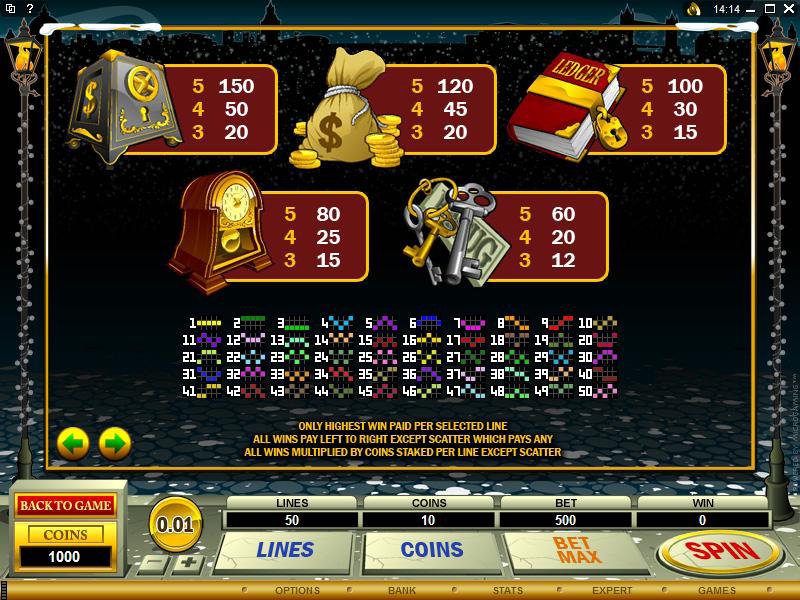
Task: Open the Games menu
Action: [x=717, y=591]
